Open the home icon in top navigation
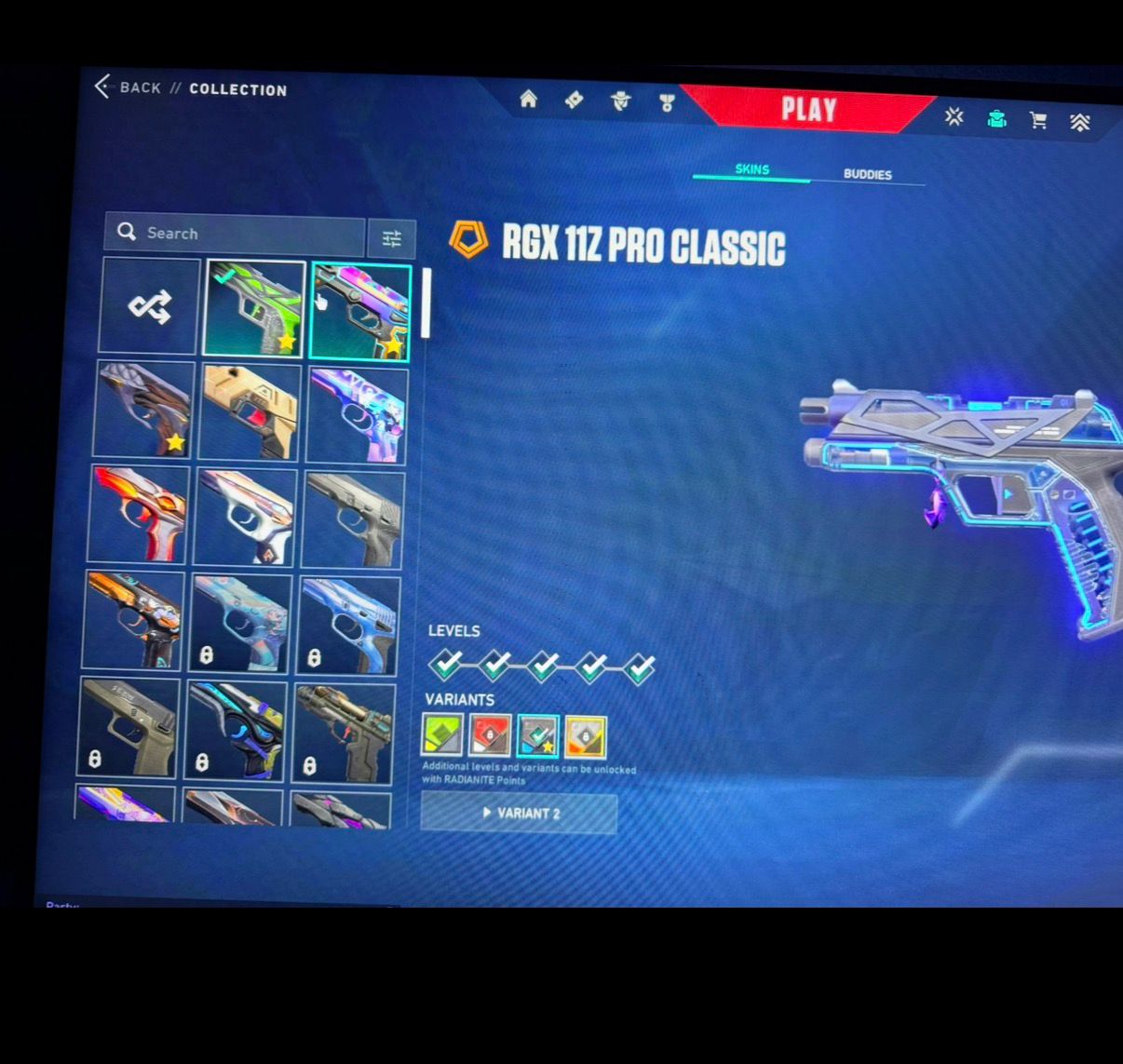 (528, 100)
